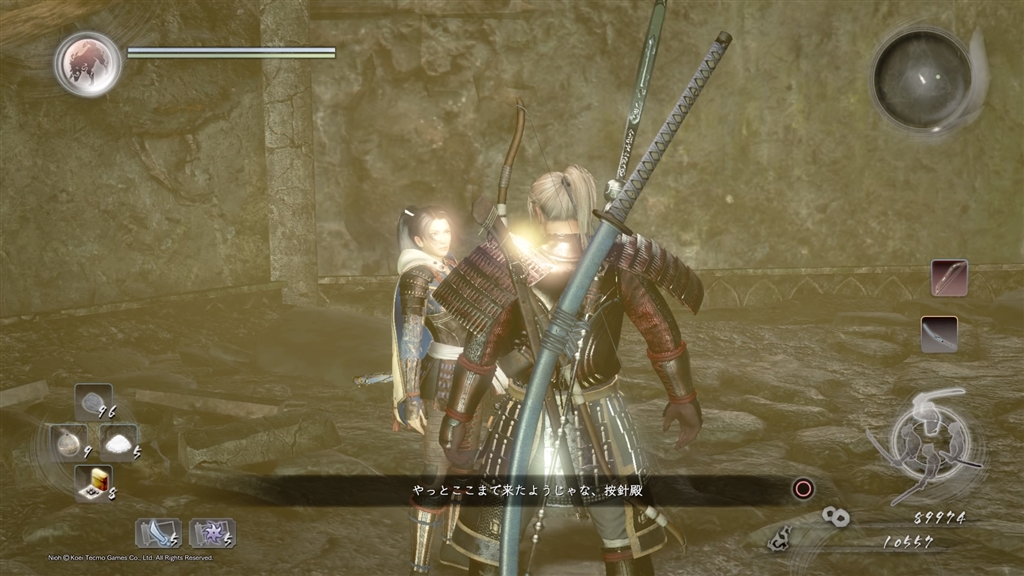Use the grey stone item slot
Image resolution: width=1024 pixels, height=576 pixels.
pyautogui.click(x=93, y=404)
